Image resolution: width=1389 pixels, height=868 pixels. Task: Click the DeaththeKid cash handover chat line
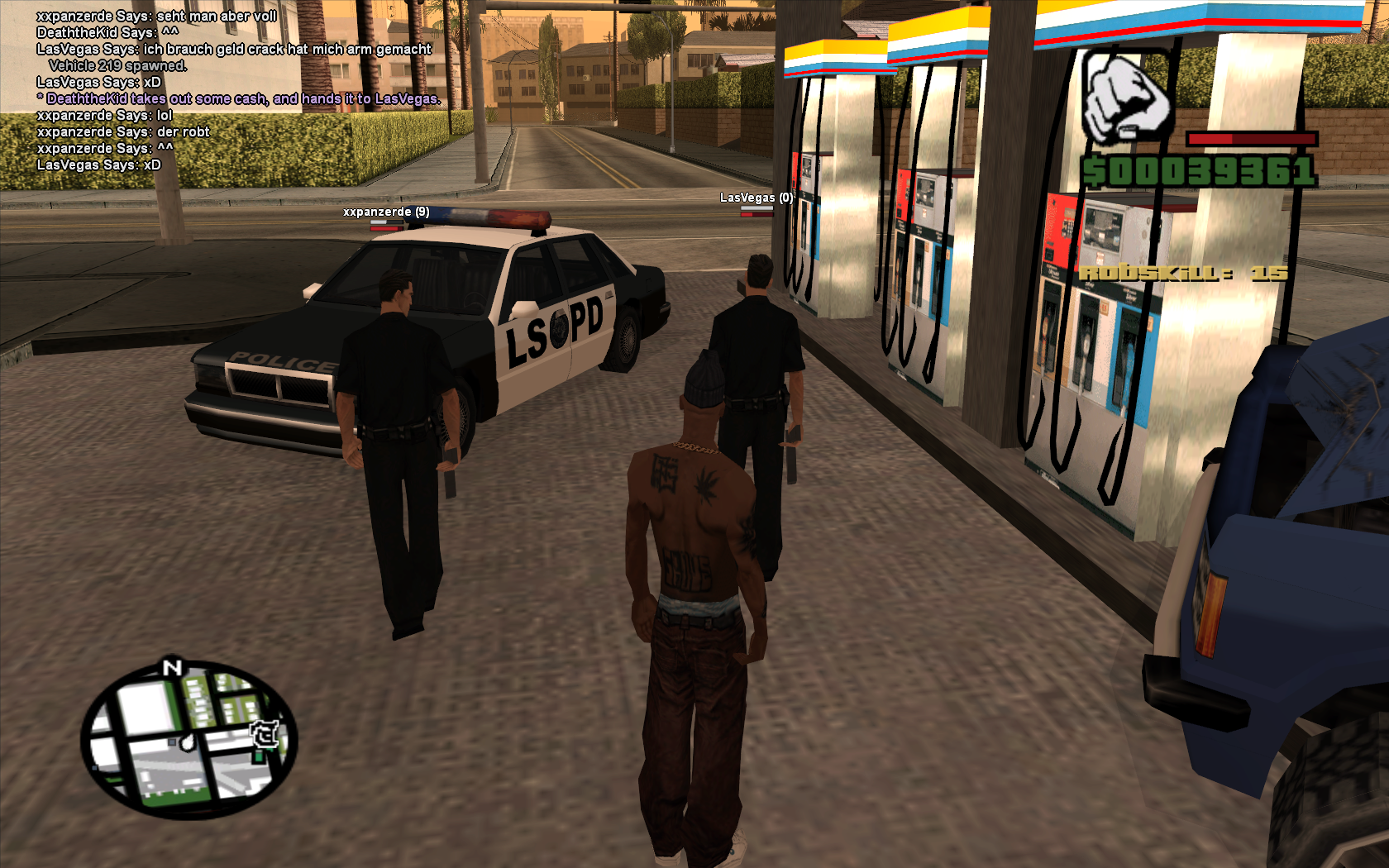(x=241, y=99)
